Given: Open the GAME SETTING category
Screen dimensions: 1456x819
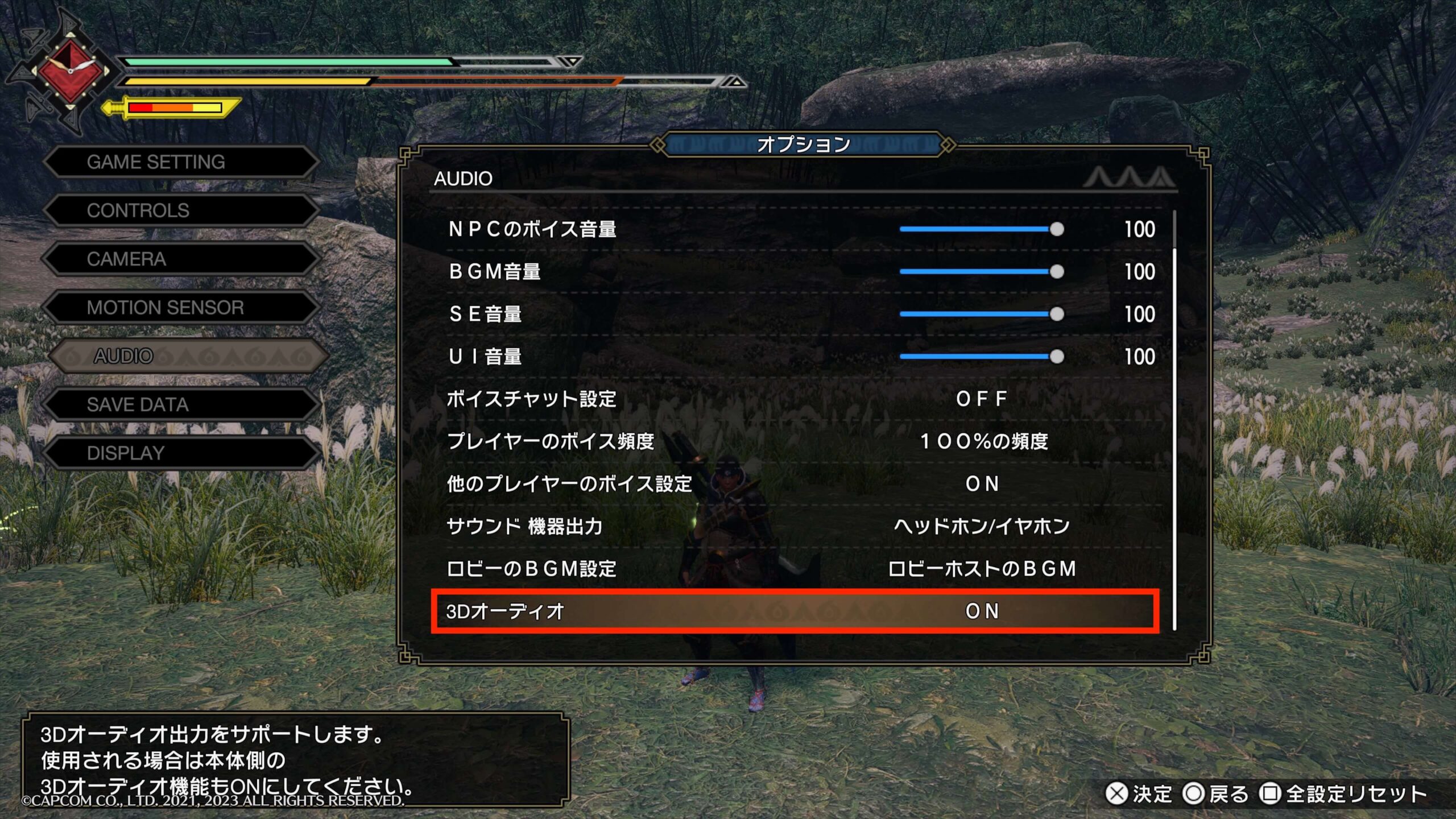Looking at the screenshot, I should click(181, 162).
